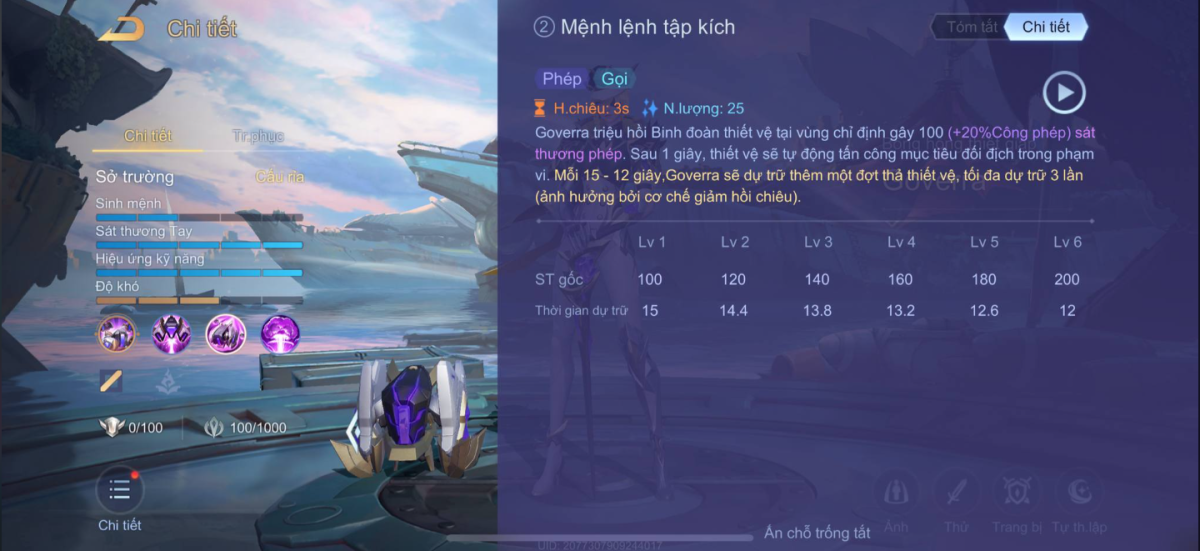Select the gold-ringed passive skill icon
The image size is (1200, 551).
(x=116, y=333)
